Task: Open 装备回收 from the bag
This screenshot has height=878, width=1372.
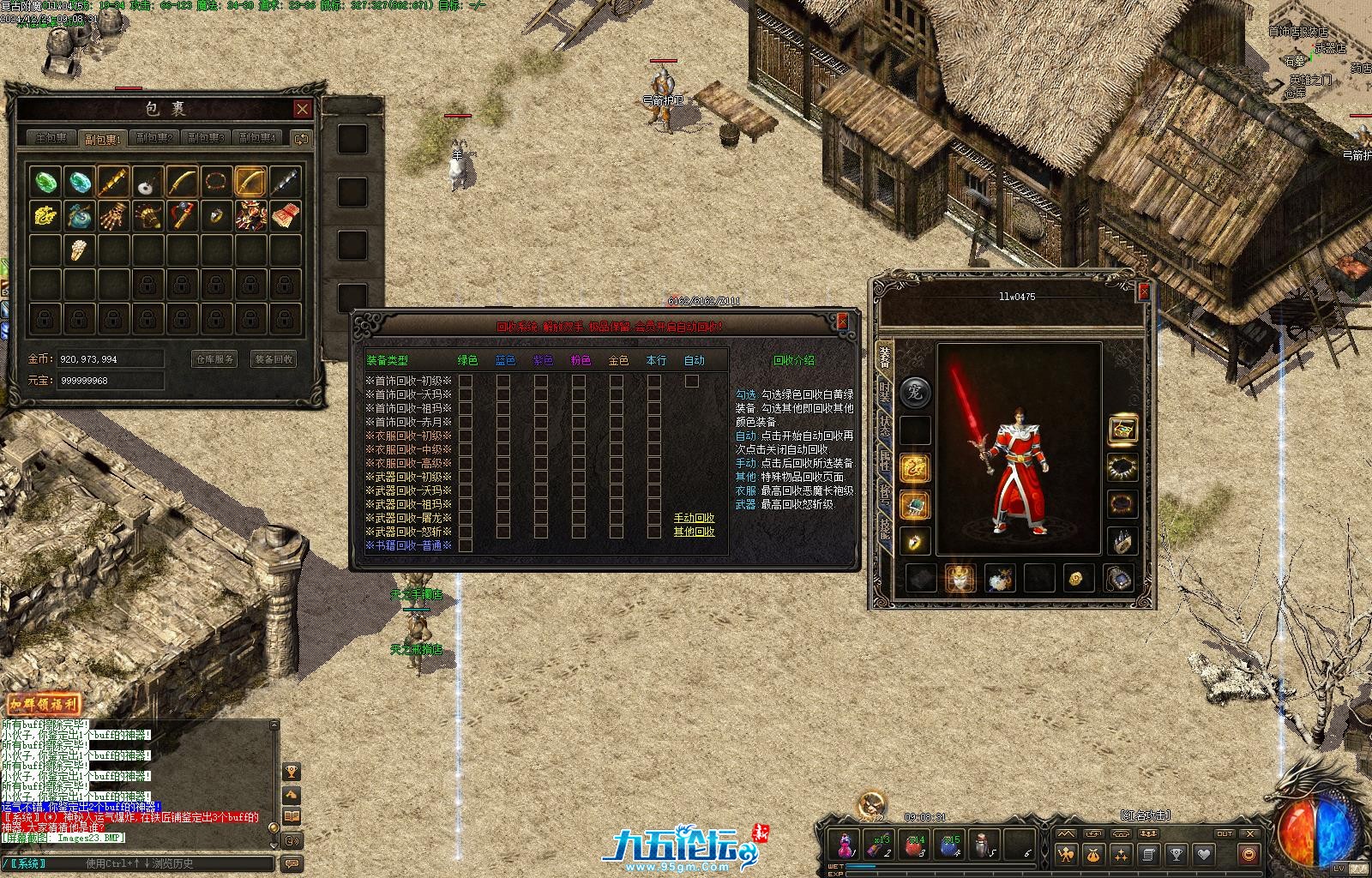Action: (x=274, y=359)
